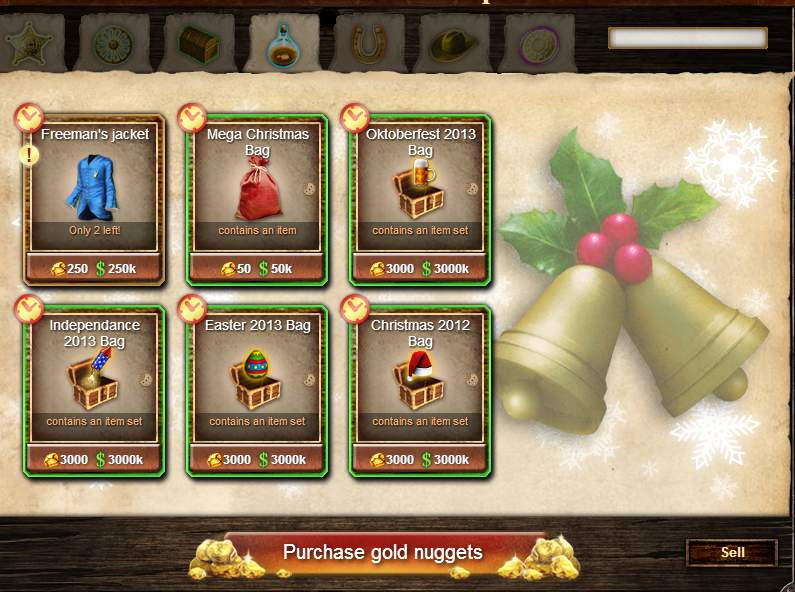Switch to the wagon wheel tab
Image resolution: width=795 pixels, height=592 pixels.
[112, 42]
